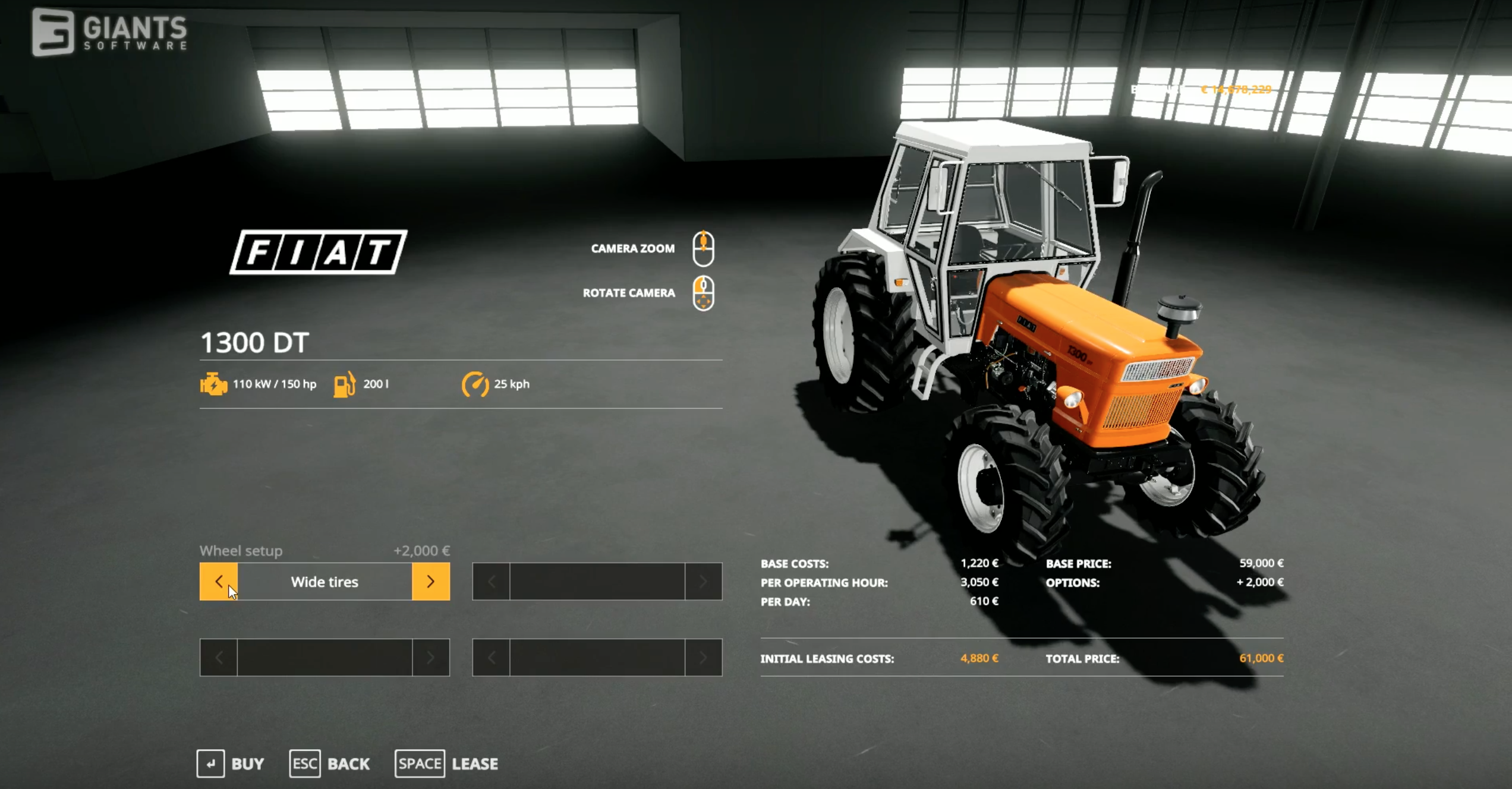The width and height of the screenshot is (1512, 789).
Task: Choose the LEASE option for the tractor
Action: 447,763
